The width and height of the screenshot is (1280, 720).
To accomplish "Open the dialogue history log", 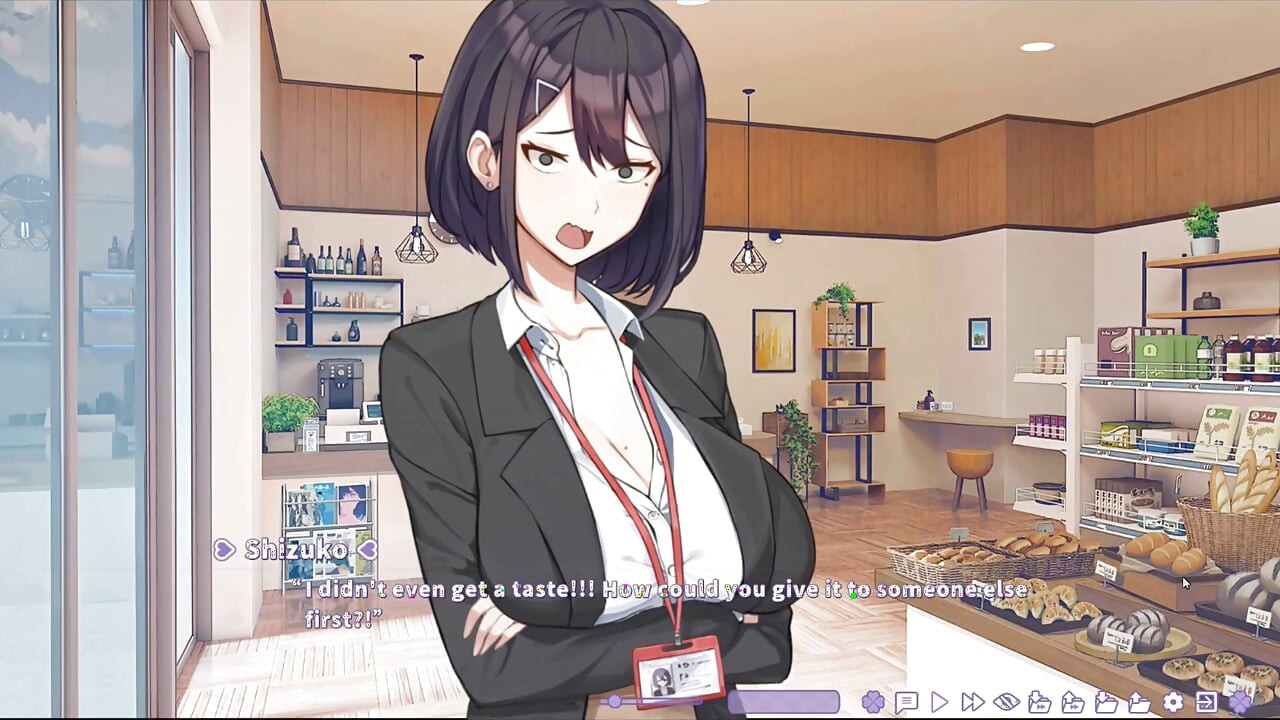I will [907, 700].
